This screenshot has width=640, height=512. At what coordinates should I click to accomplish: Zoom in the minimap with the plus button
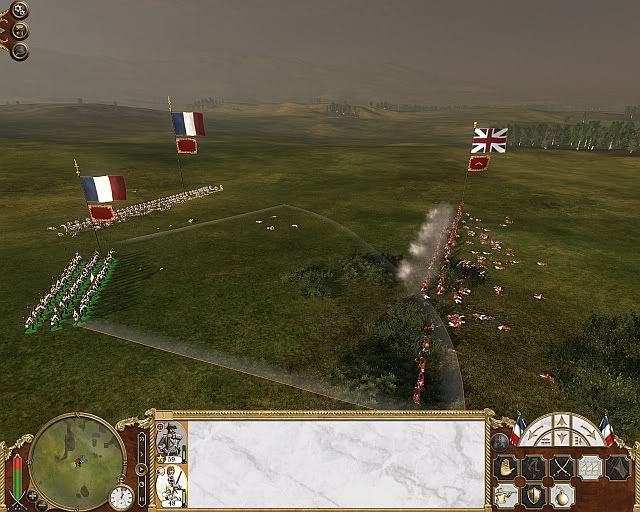32,494
